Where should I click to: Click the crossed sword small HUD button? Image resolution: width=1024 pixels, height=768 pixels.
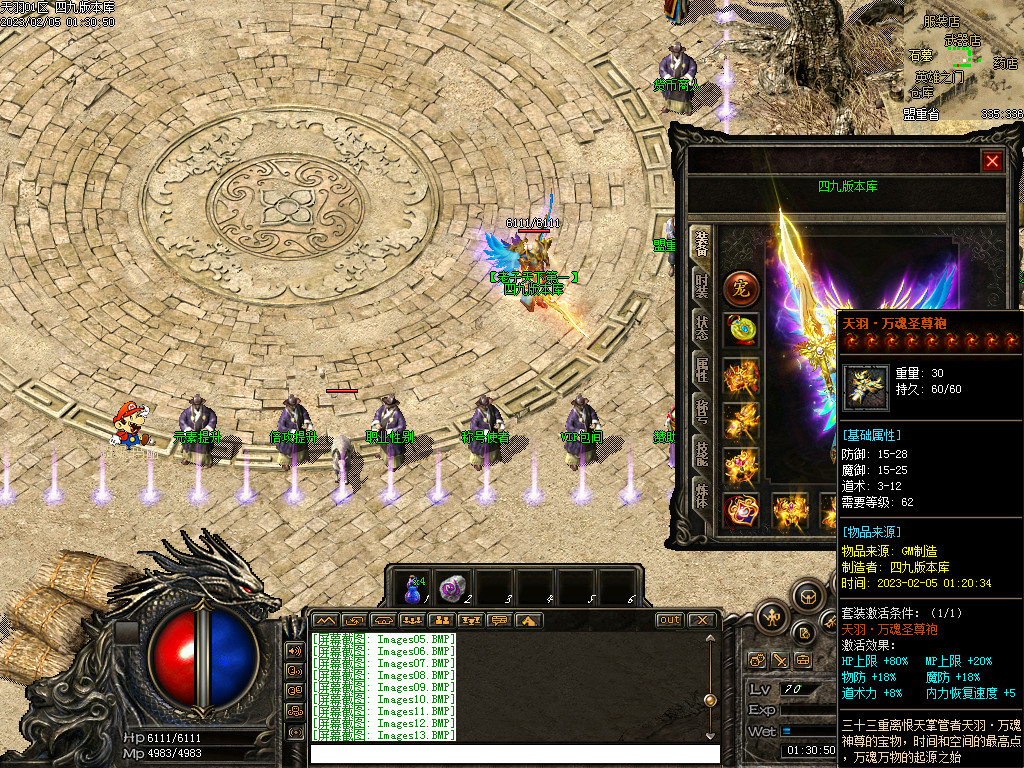(x=779, y=660)
